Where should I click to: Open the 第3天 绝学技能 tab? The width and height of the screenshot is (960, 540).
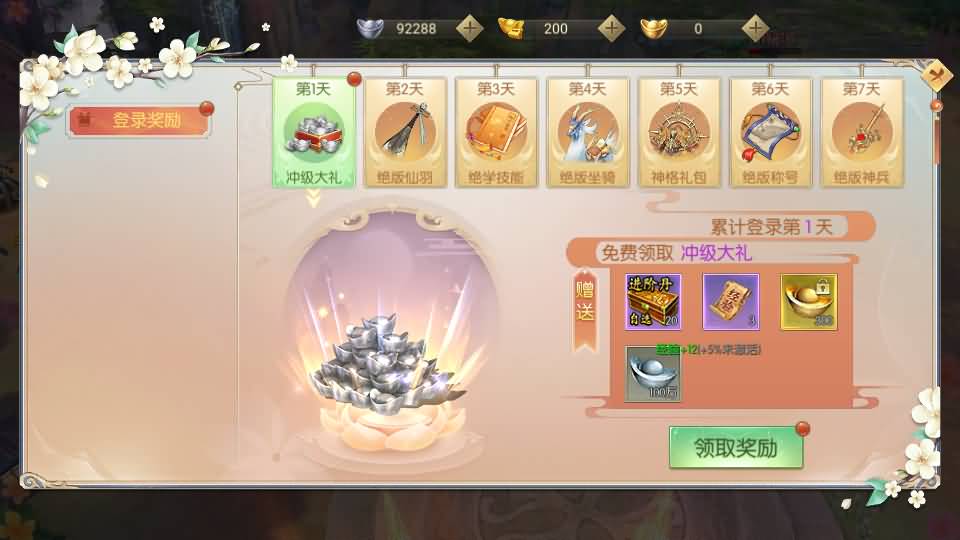click(496, 132)
